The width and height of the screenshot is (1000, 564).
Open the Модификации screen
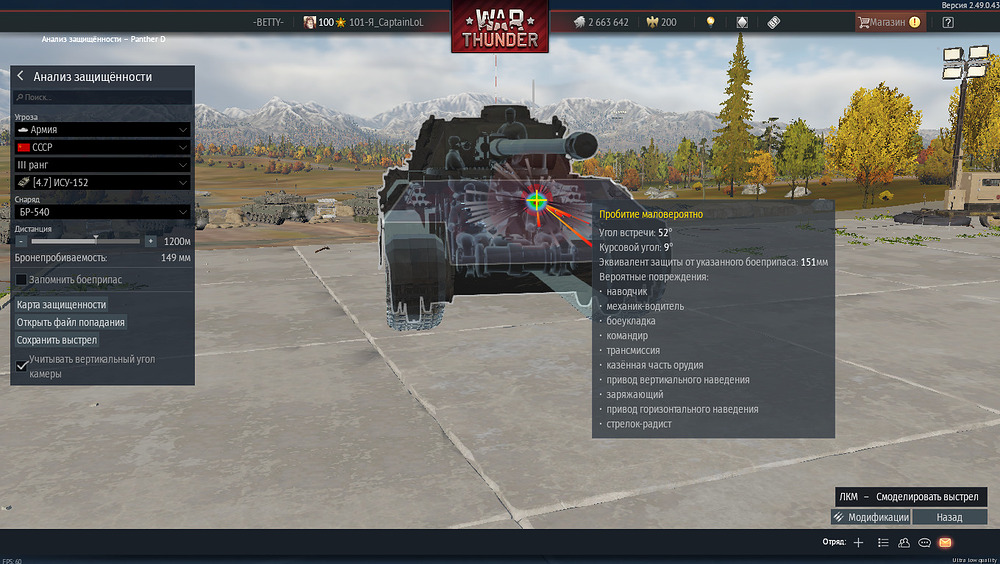871,517
